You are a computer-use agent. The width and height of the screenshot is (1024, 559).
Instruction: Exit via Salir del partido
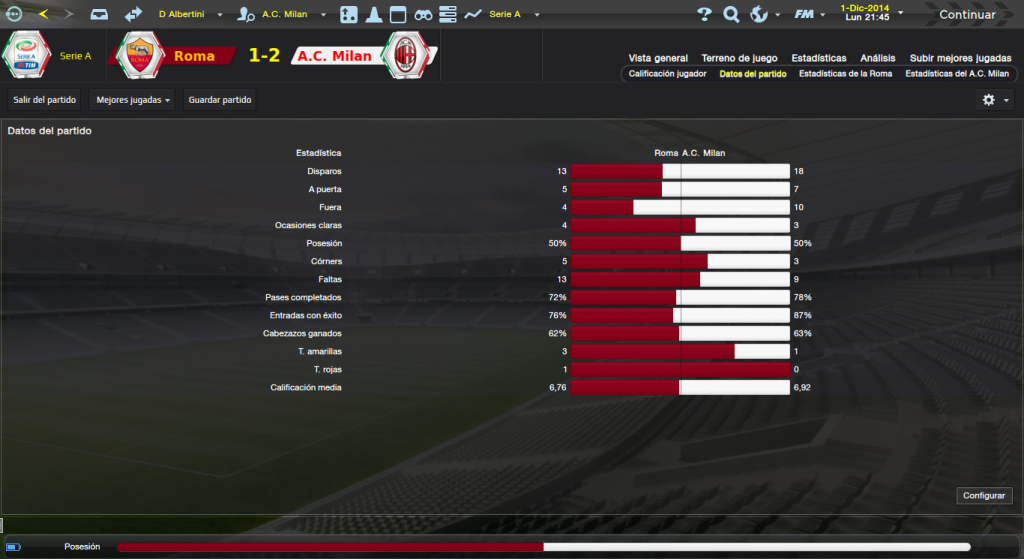45,100
